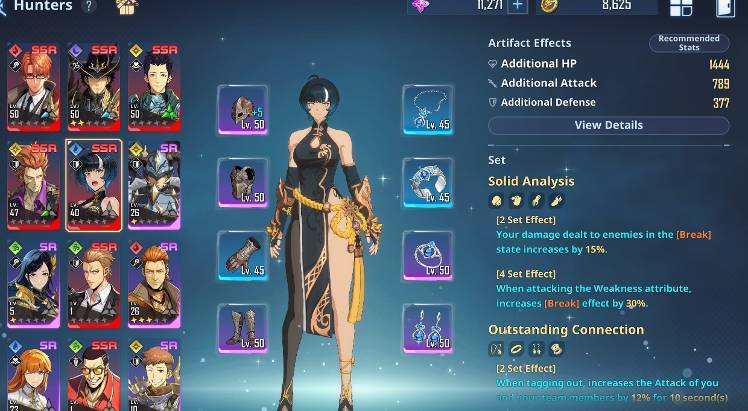Viewport: 748px width, 411px height.
Task: Select the SSR hunter wearing a black hat
Action: point(94,87)
